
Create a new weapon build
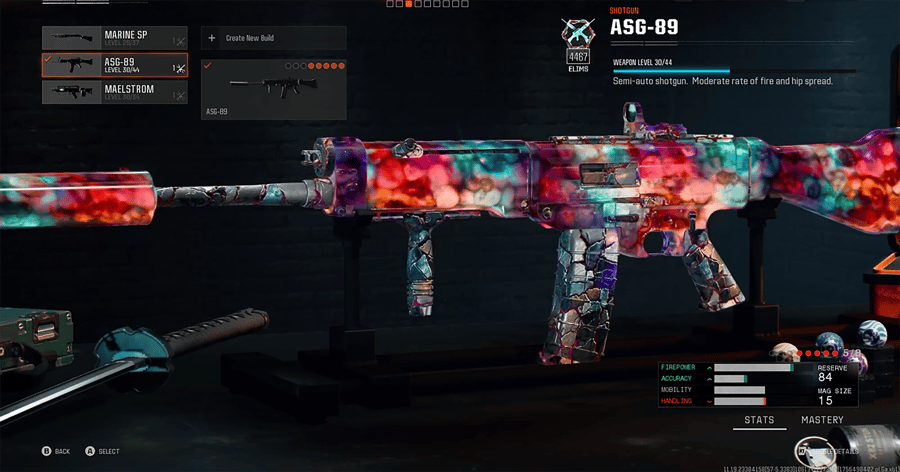(273, 38)
